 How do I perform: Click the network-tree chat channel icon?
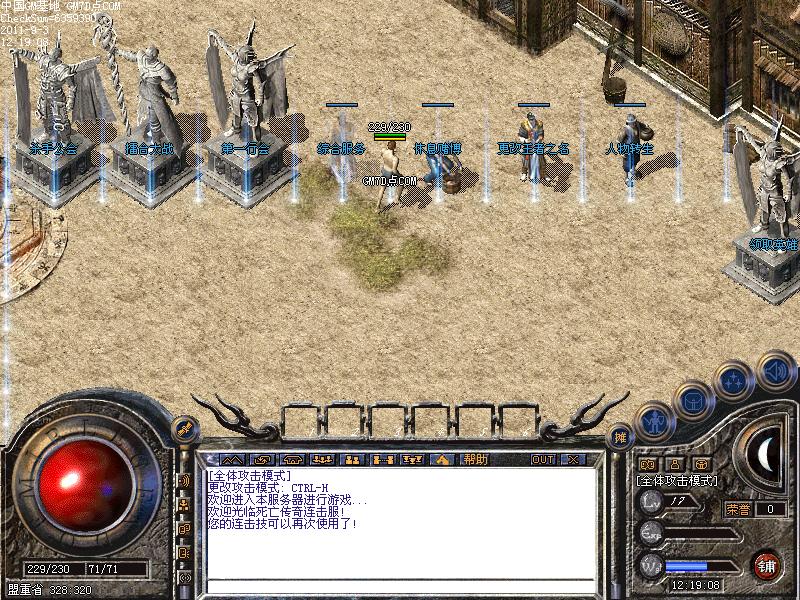point(184,505)
